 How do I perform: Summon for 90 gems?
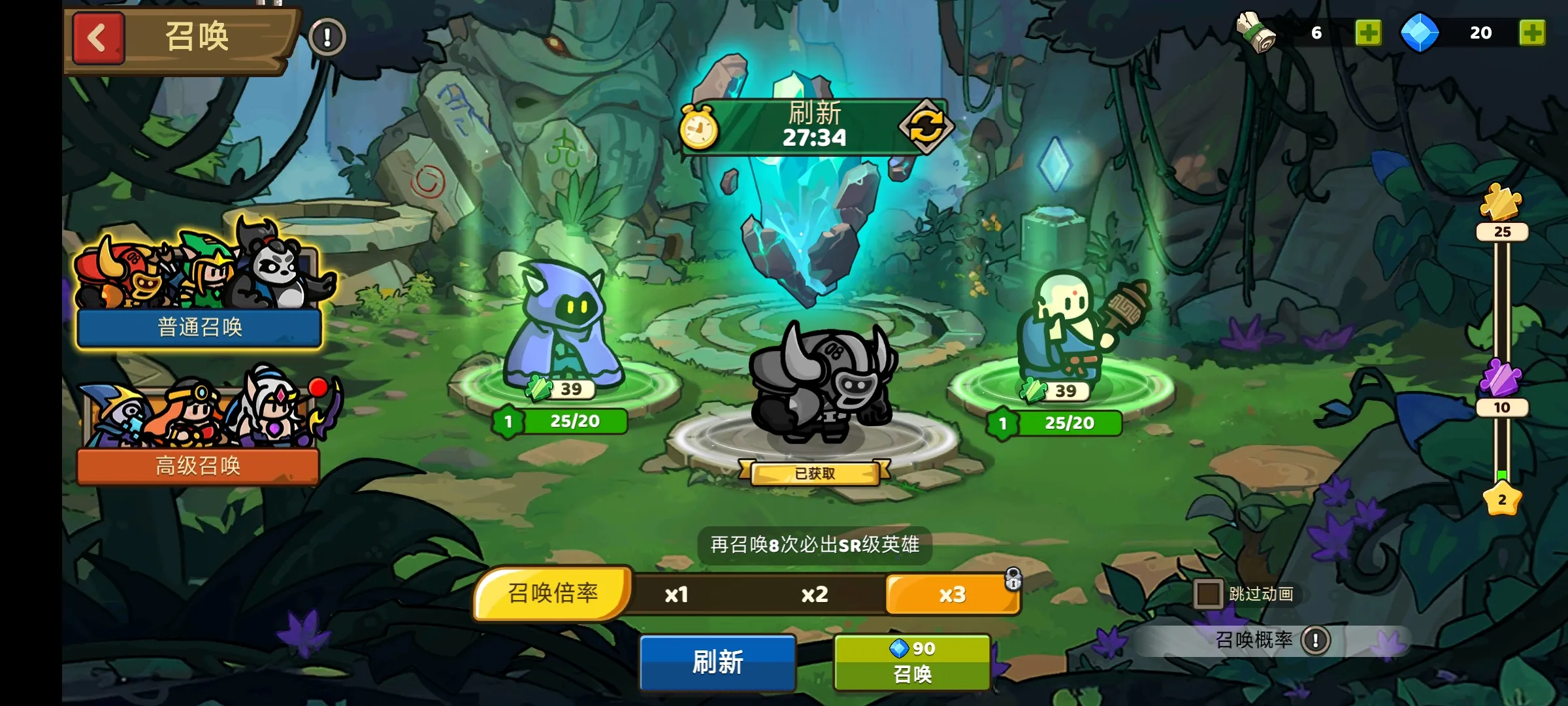(x=912, y=662)
